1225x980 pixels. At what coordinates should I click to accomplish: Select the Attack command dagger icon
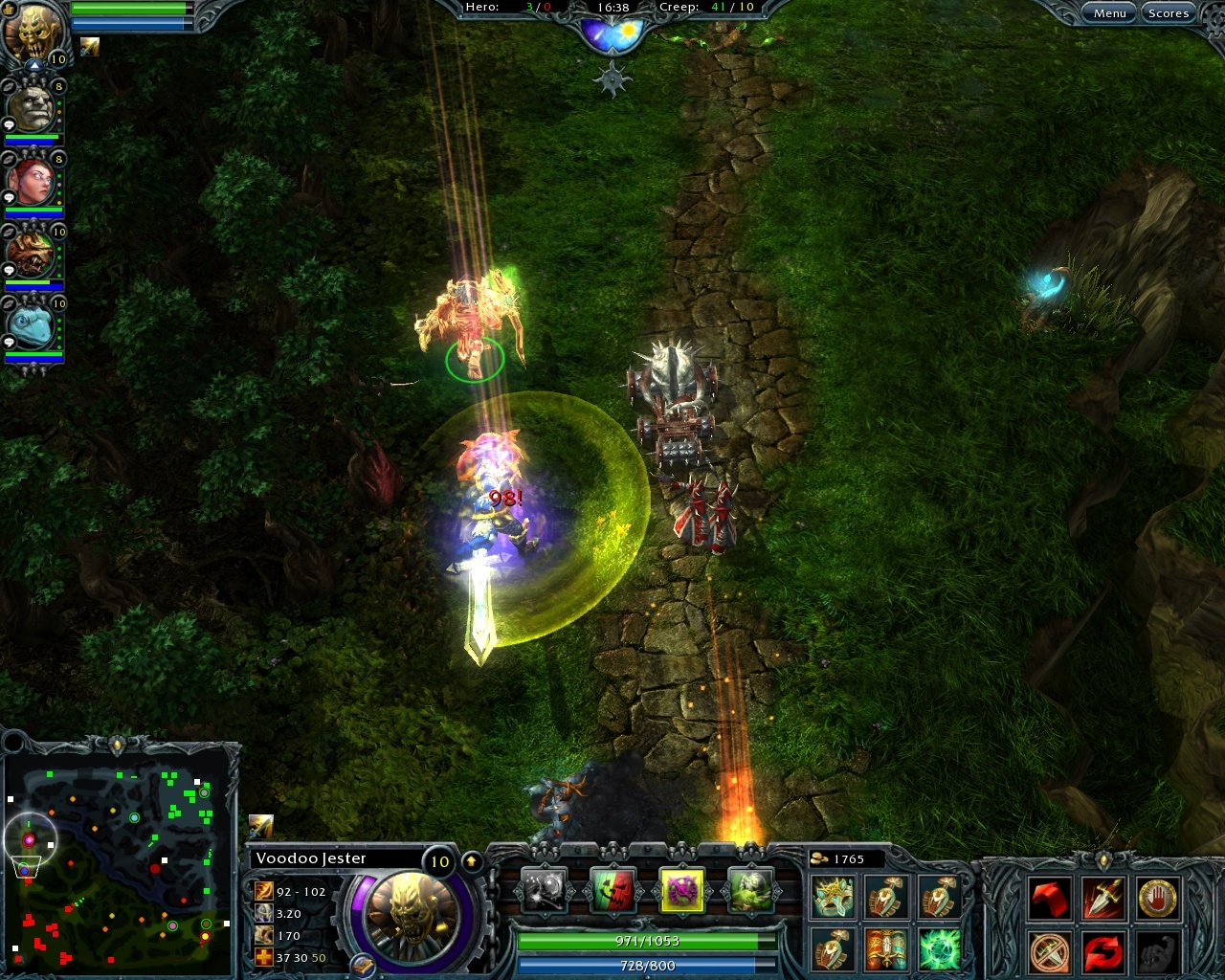[x=1104, y=898]
